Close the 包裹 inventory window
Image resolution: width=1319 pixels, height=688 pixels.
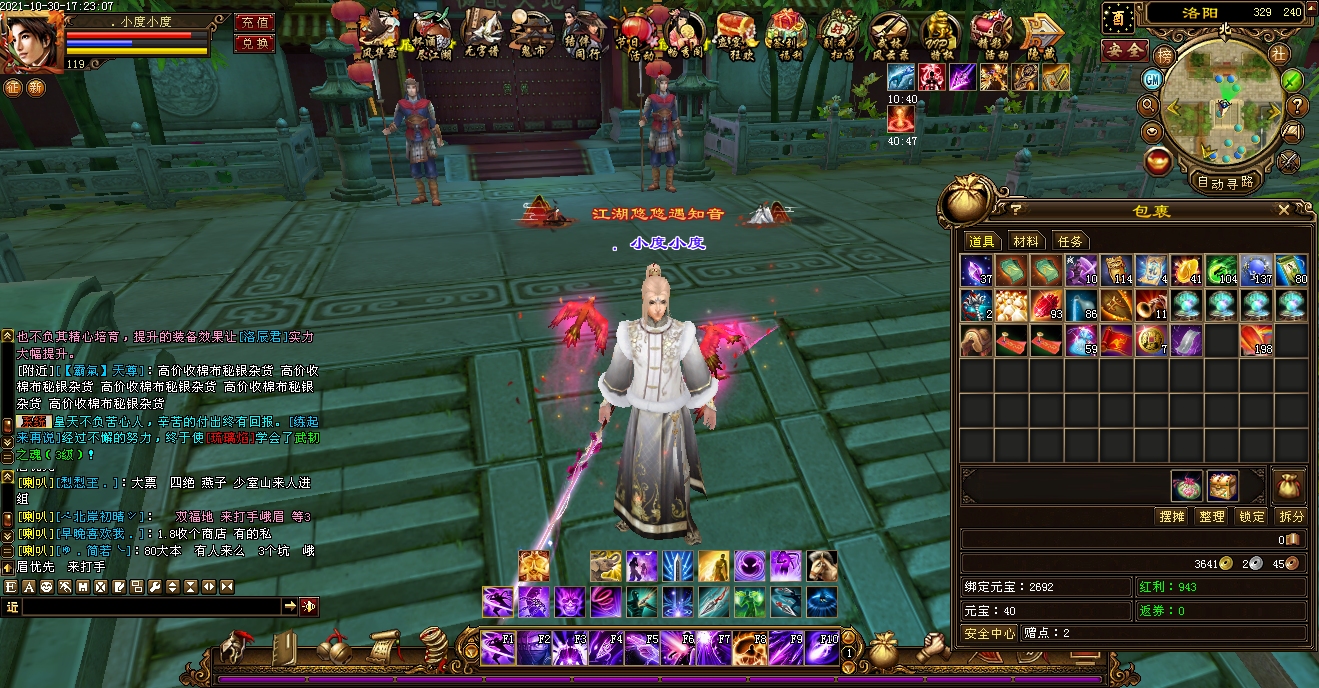click(1284, 210)
